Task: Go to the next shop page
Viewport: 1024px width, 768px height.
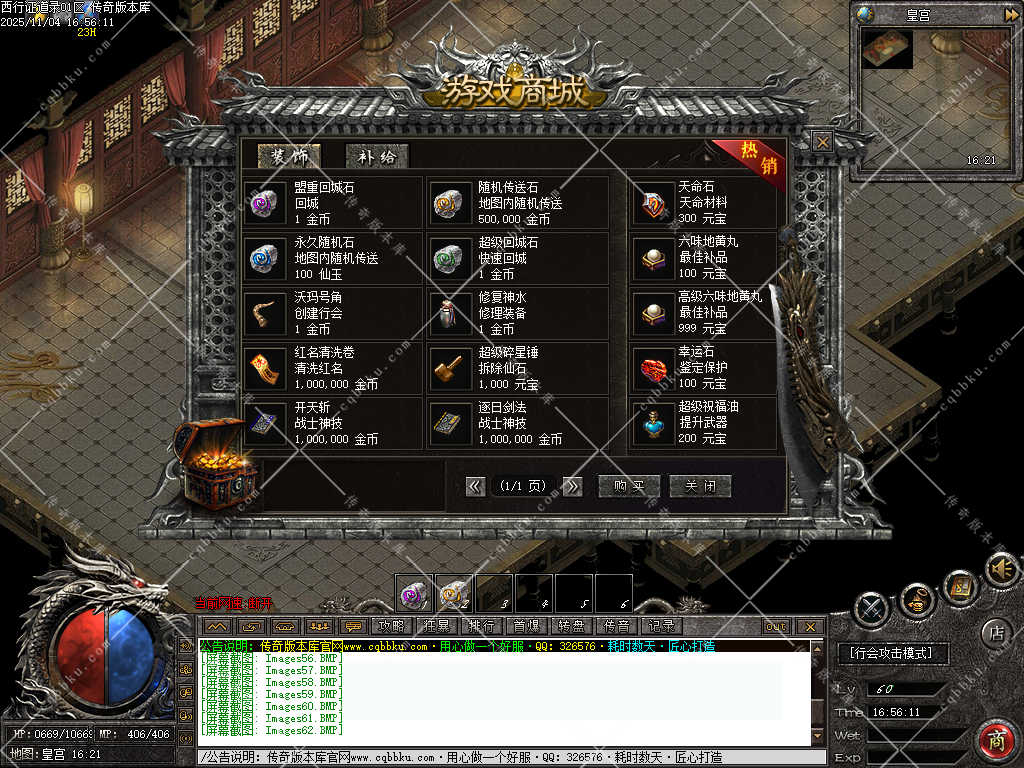Action: (572, 486)
